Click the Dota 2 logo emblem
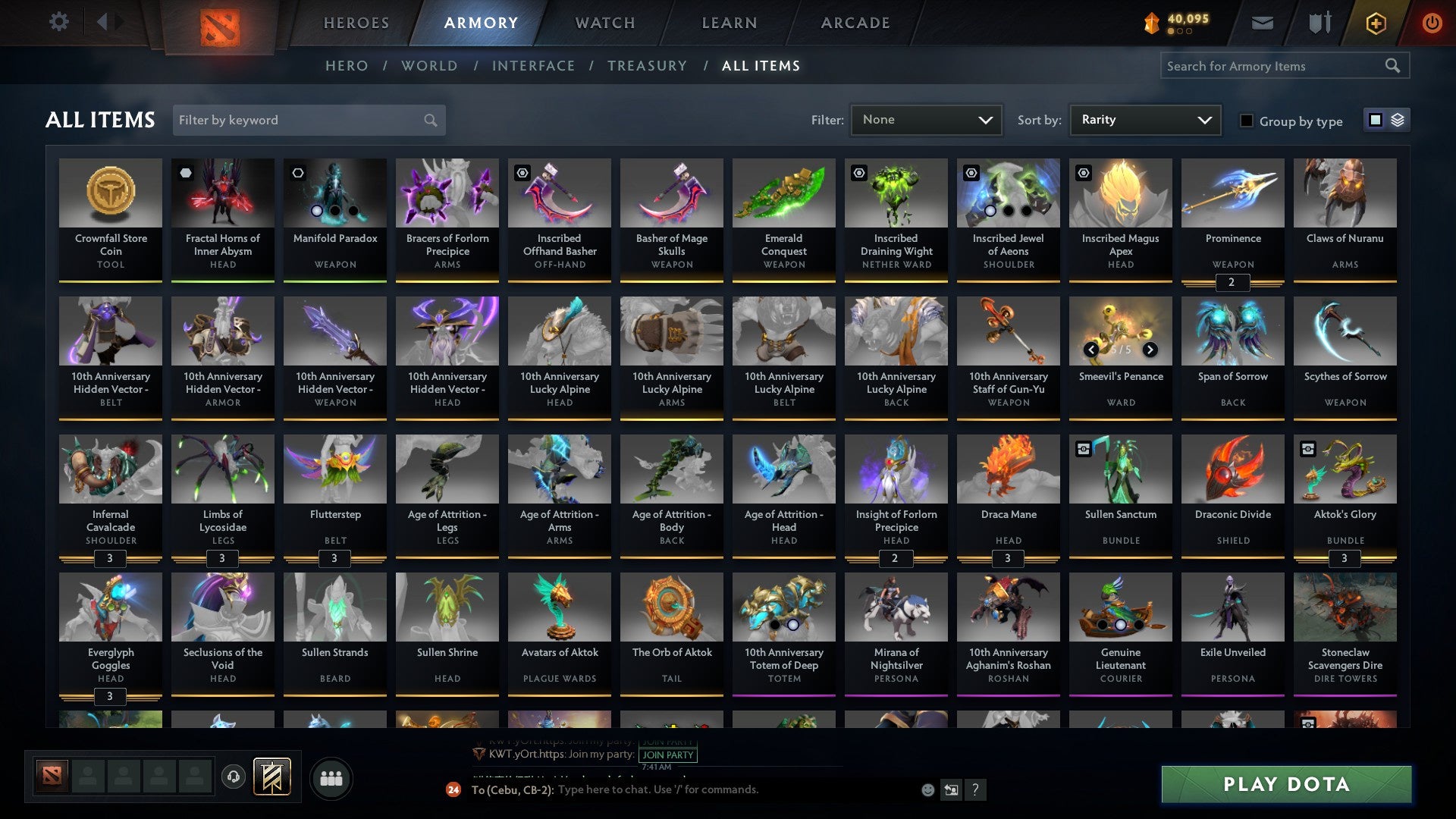The image size is (1456, 819). (219, 23)
